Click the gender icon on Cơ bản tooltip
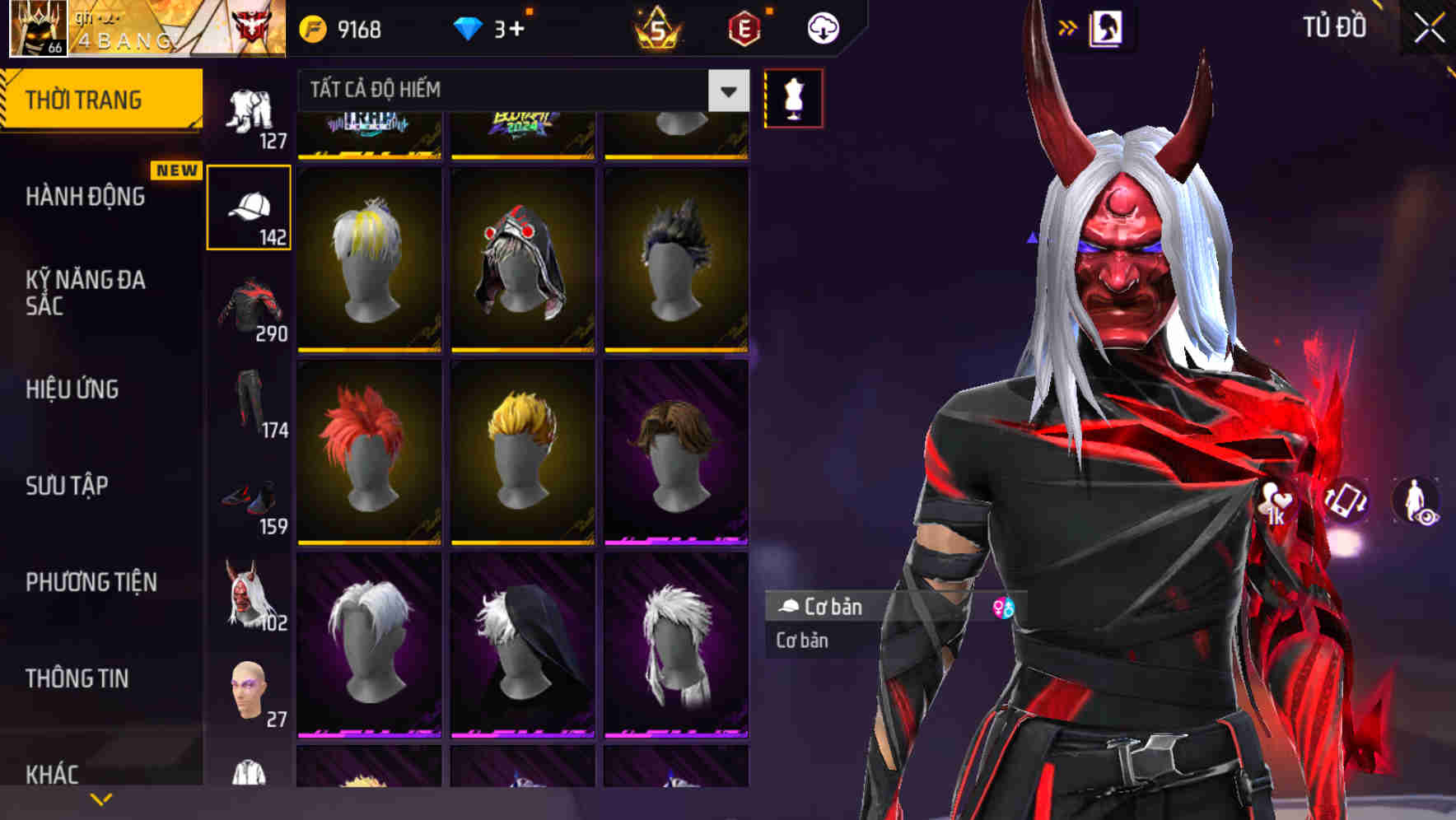 click(1004, 606)
